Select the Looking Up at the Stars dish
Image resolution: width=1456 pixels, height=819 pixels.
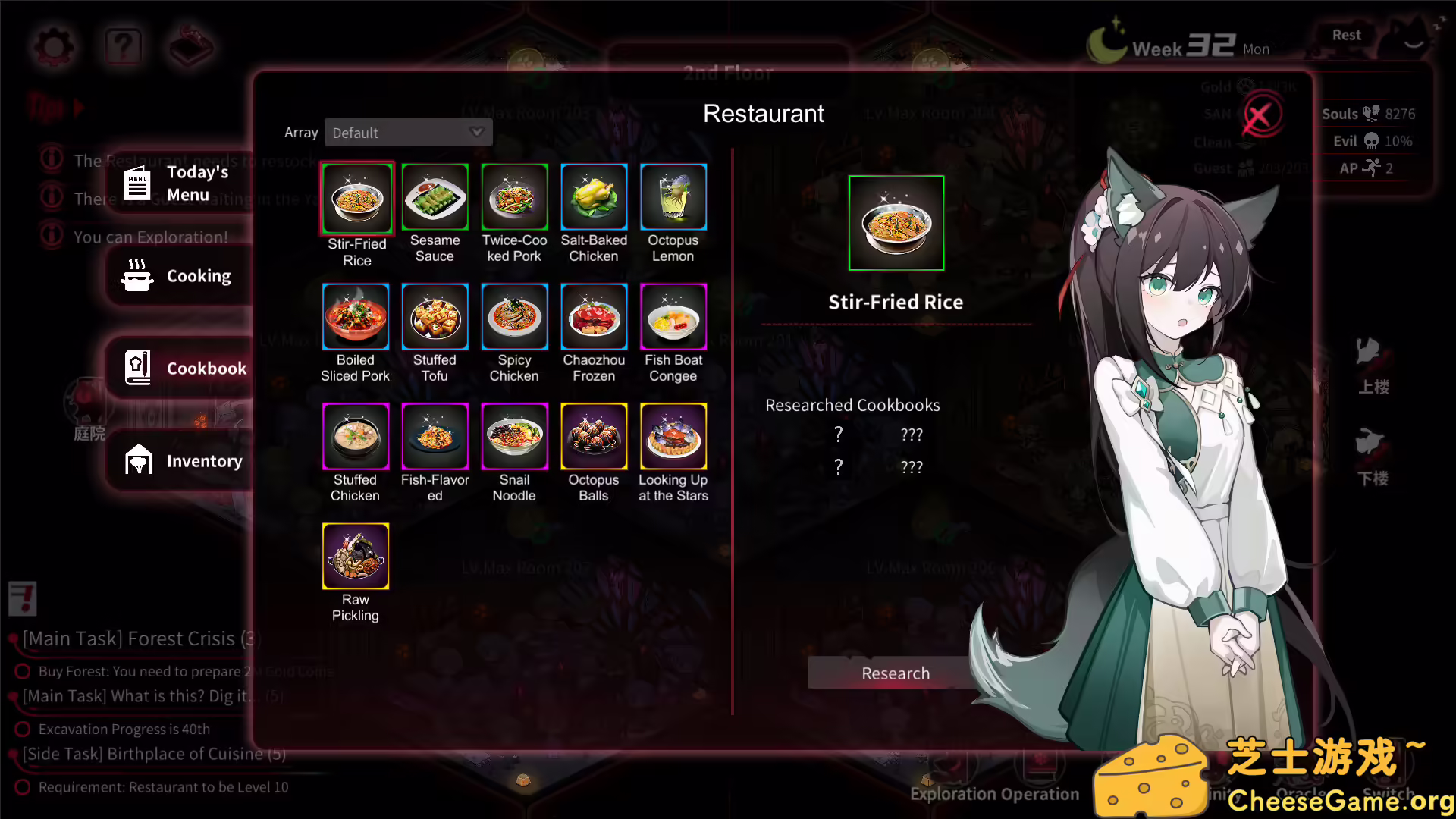[x=673, y=436]
